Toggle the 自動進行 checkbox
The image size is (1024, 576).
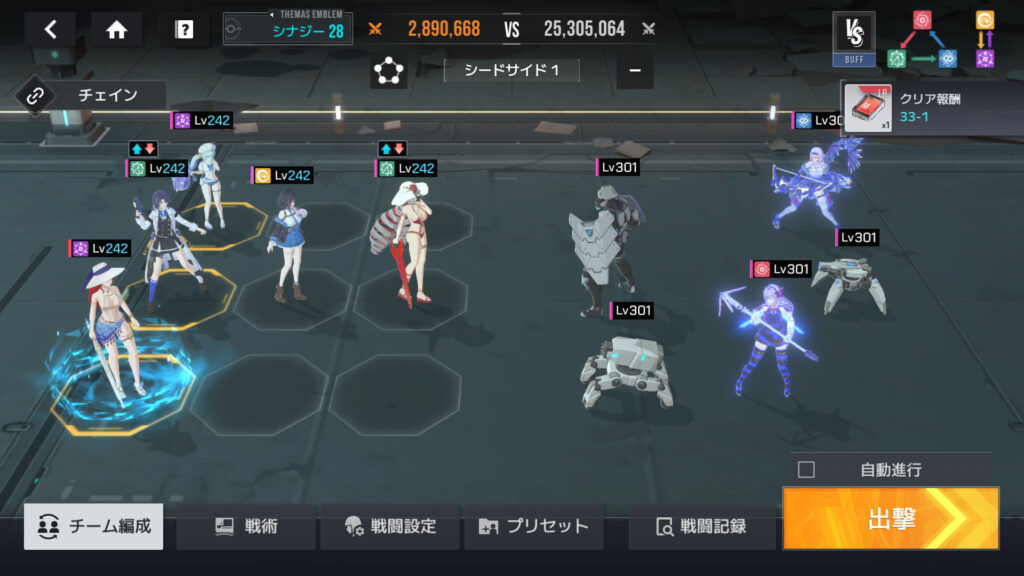pos(807,469)
